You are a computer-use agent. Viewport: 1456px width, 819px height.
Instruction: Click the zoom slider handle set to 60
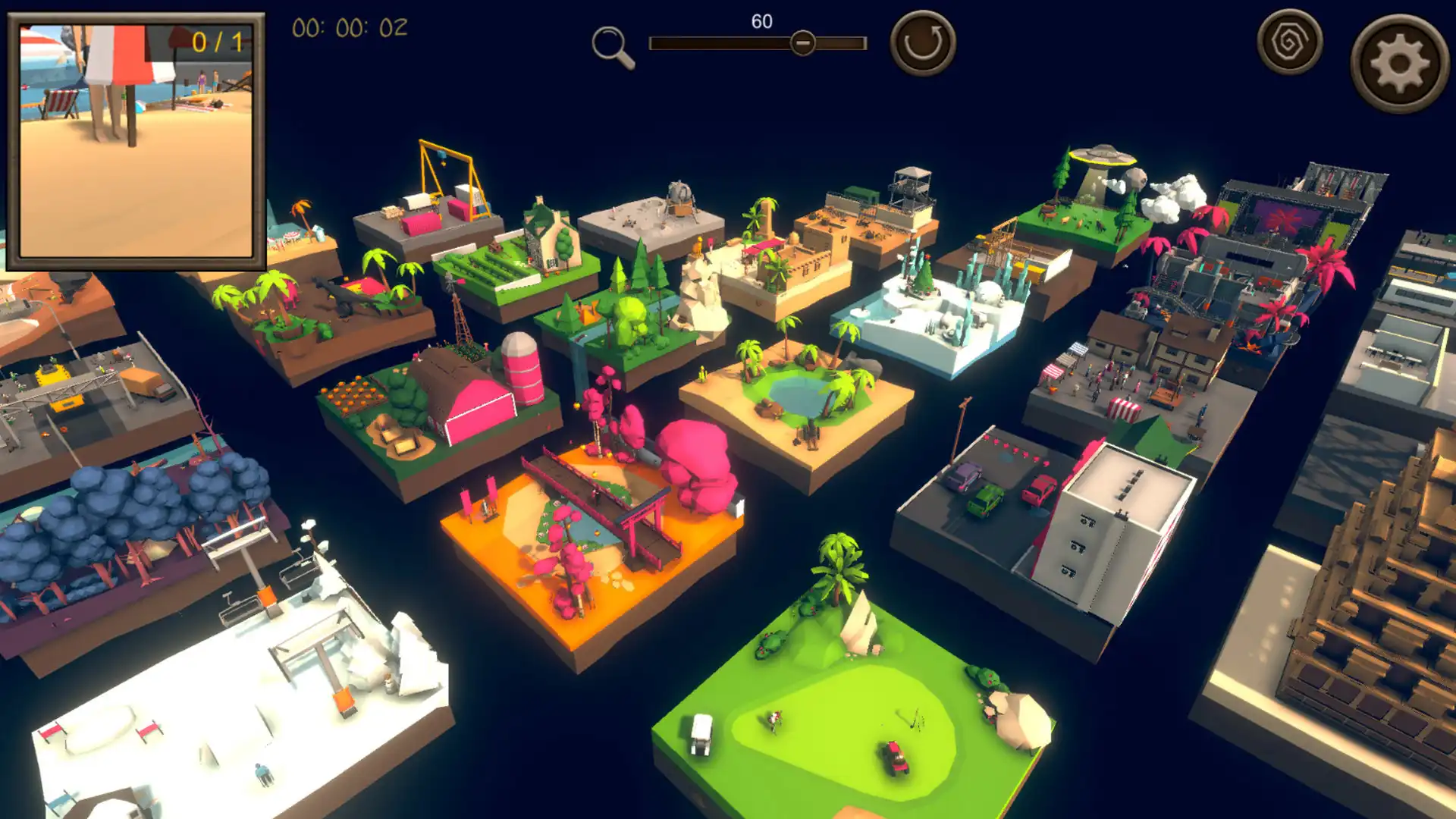point(804,43)
